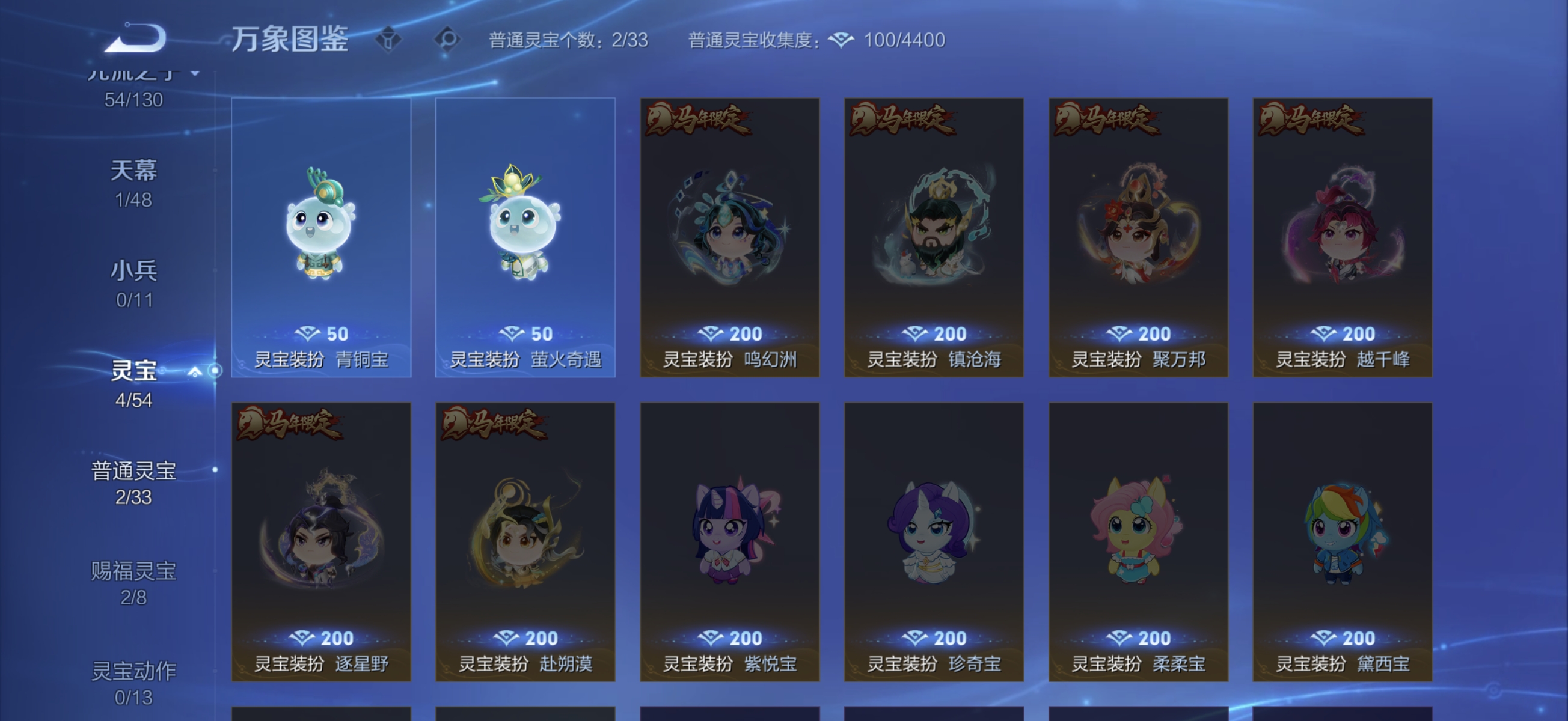
Task: Click the 灵宝动作 sidebar entry
Action: [x=133, y=672]
